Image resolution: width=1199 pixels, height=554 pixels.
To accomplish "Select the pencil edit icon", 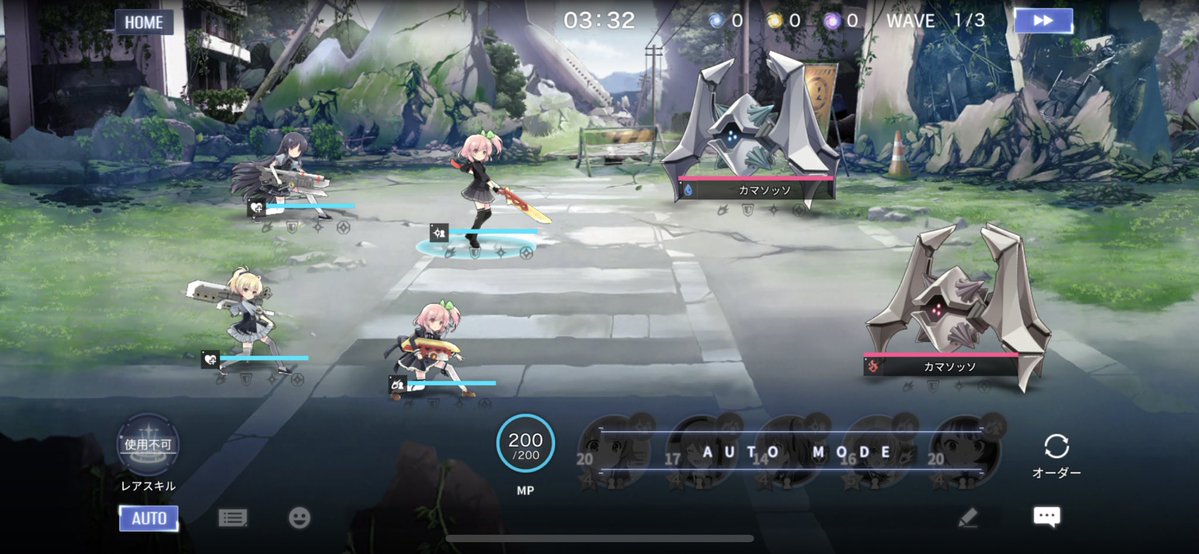I will tap(967, 518).
